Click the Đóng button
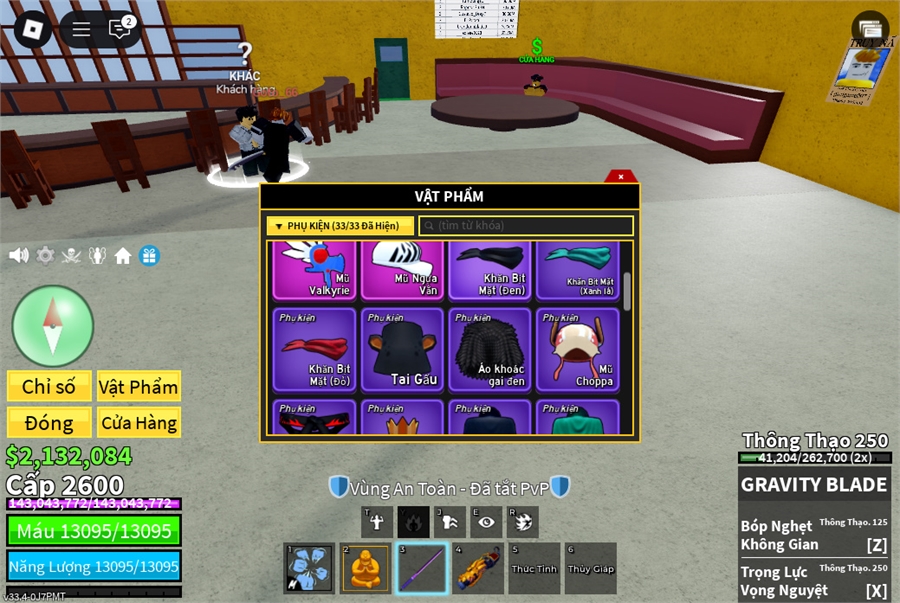900x603 pixels. point(49,423)
